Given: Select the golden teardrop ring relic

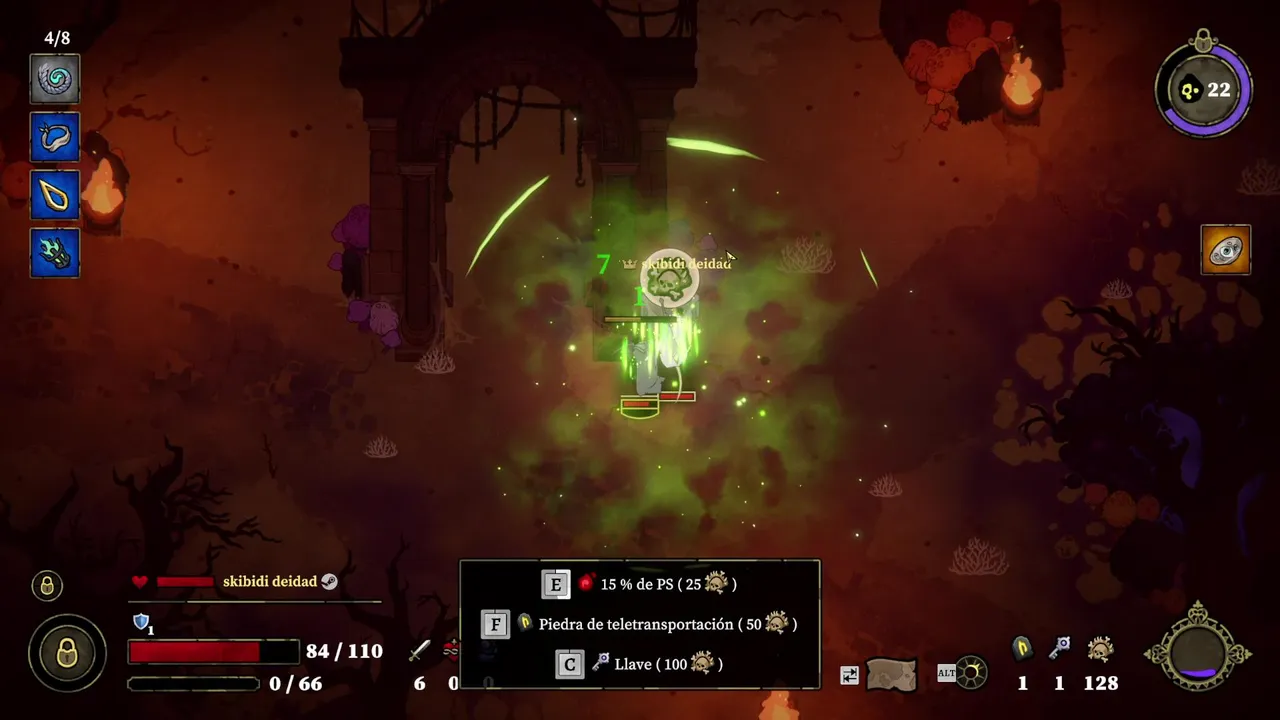Looking at the screenshot, I should tap(55, 195).
